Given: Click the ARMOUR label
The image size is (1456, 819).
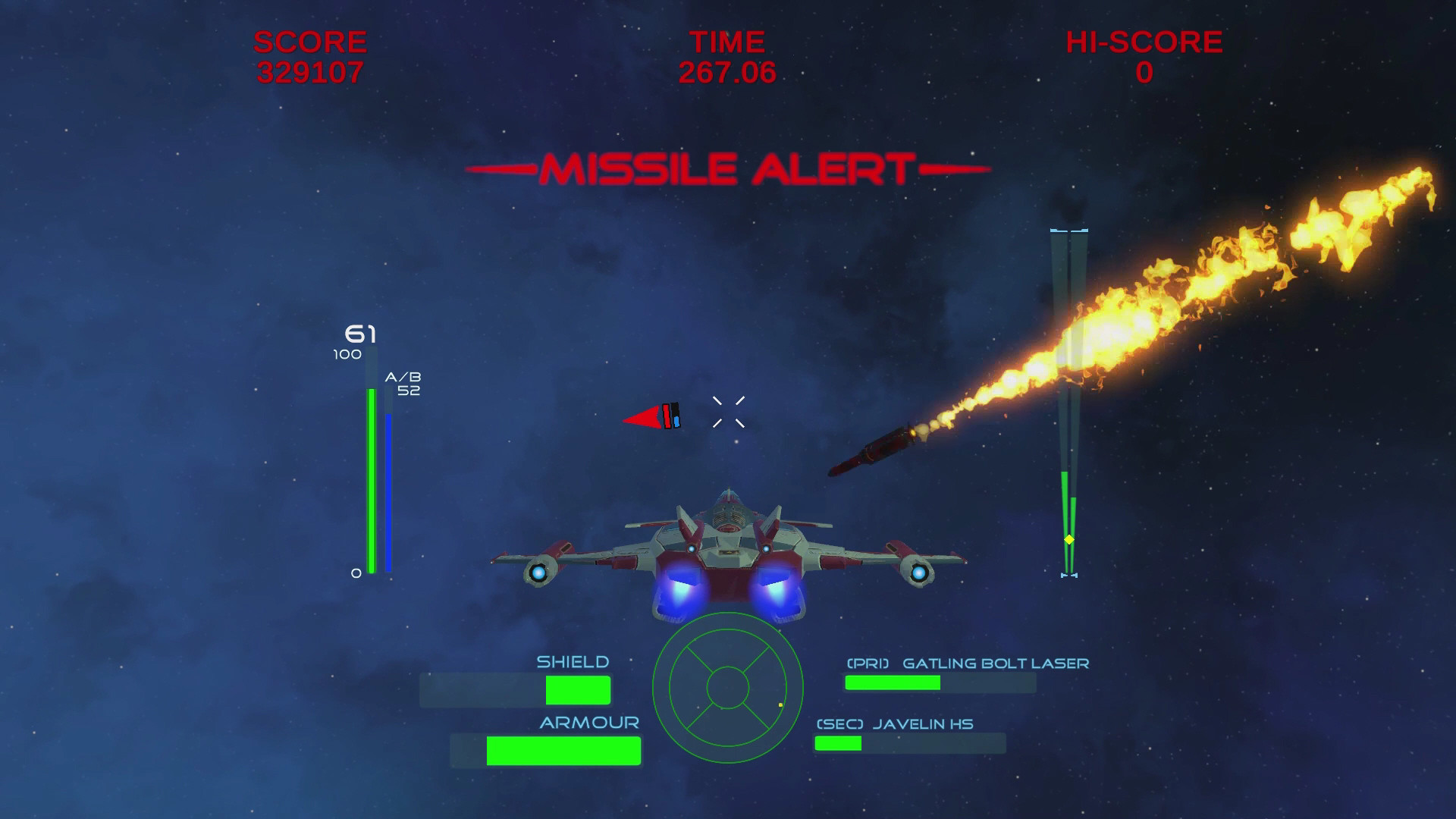Looking at the screenshot, I should click(x=588, y=723).
